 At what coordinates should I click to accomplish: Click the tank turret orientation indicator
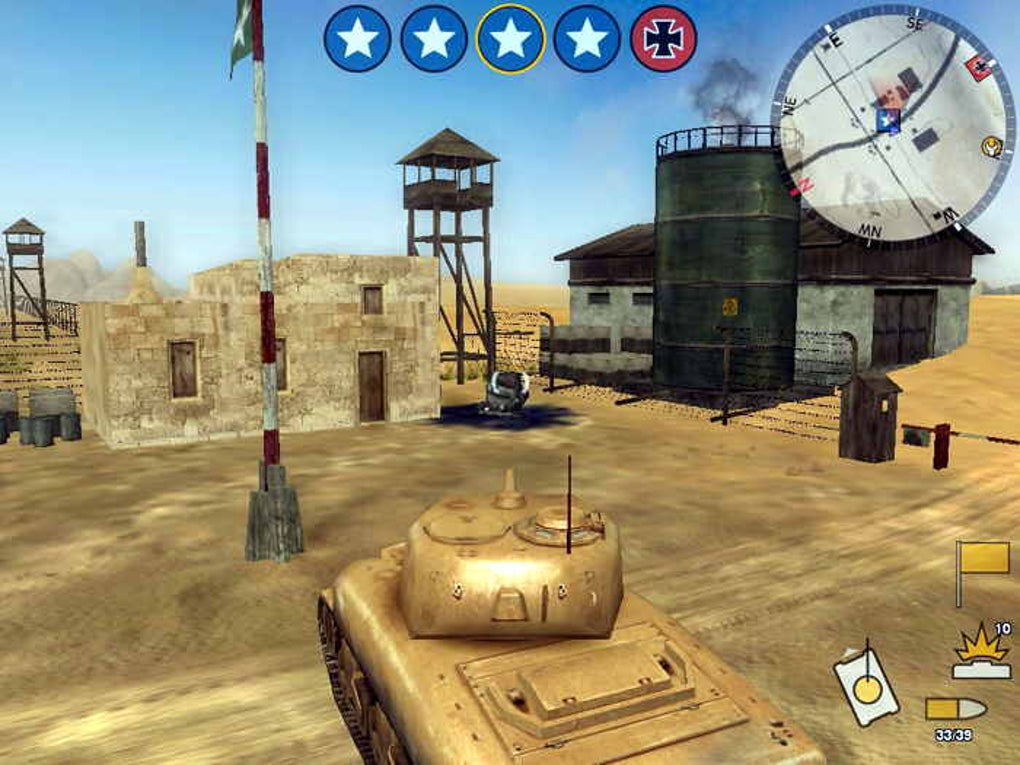coord(866,683)
